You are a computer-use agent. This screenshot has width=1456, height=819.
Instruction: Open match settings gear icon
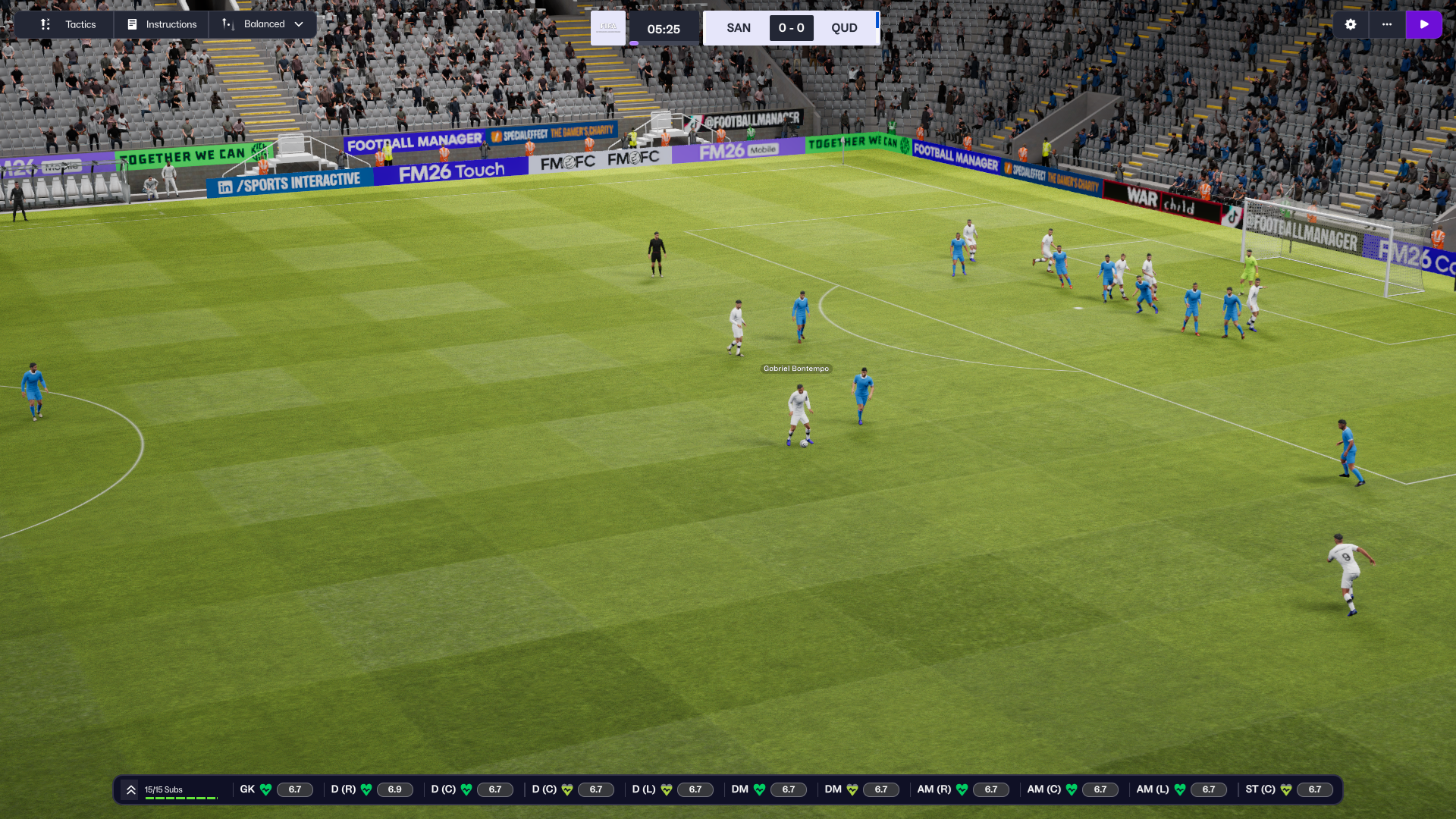point(1351,24)
